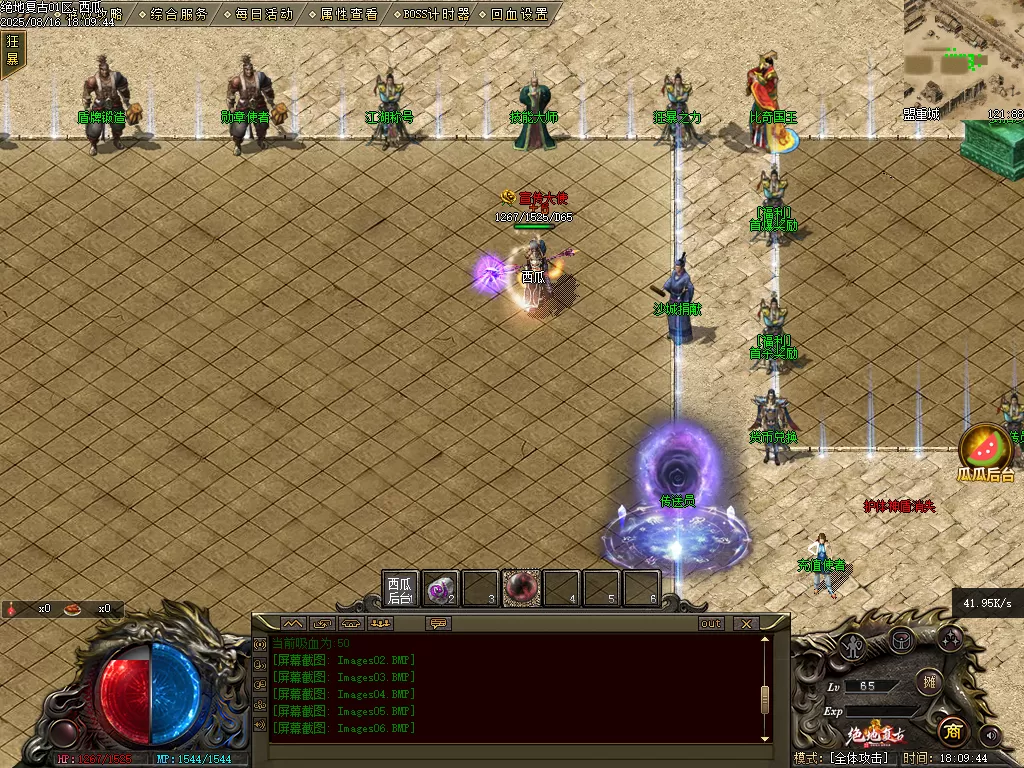
Task: Open the chat bubble channel button
Action: pyautogui.click(x=437, y=623)
